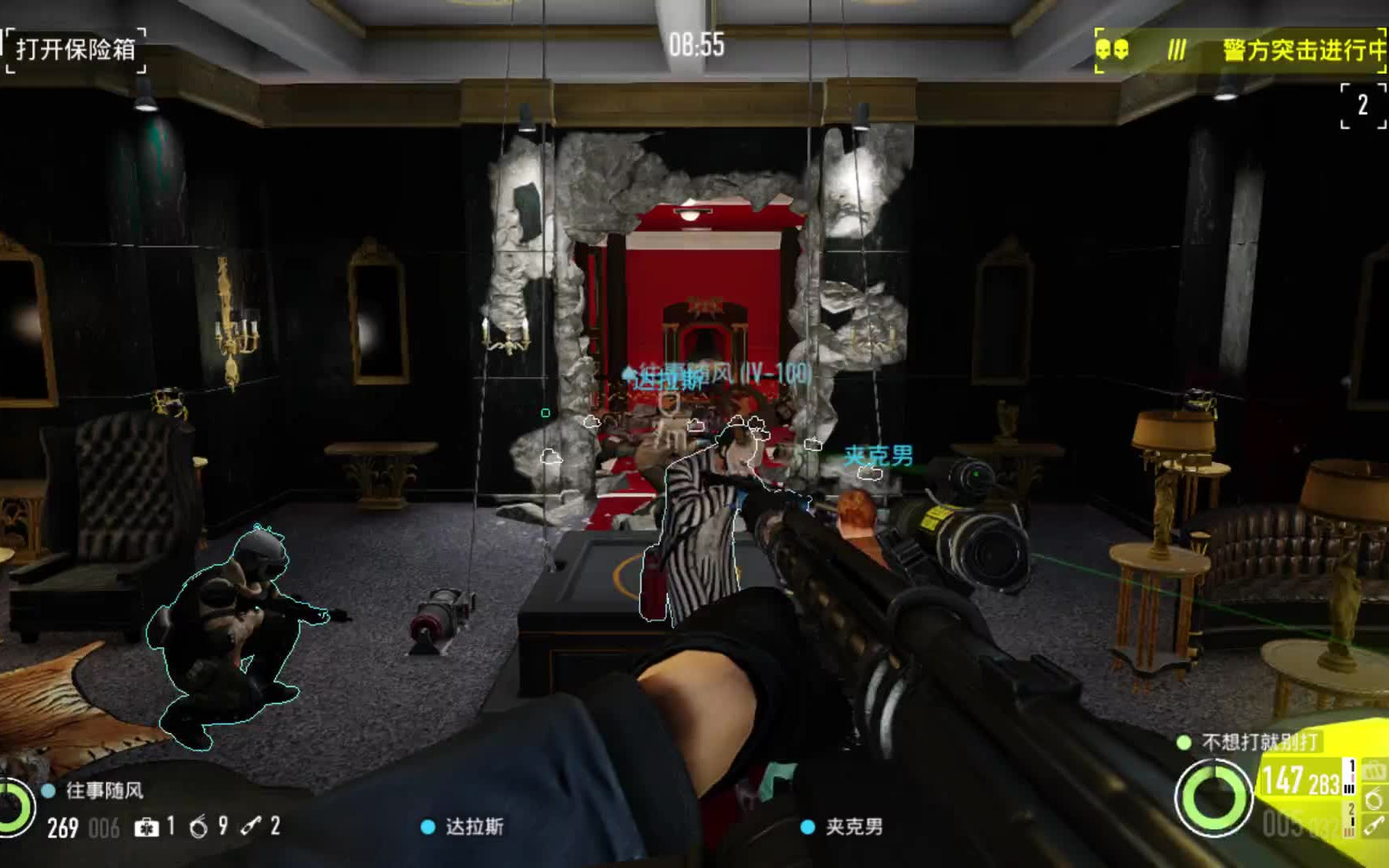Click 往事随风's medic bag icon
Screen dimensions: 1389x868
pos(146,827)
